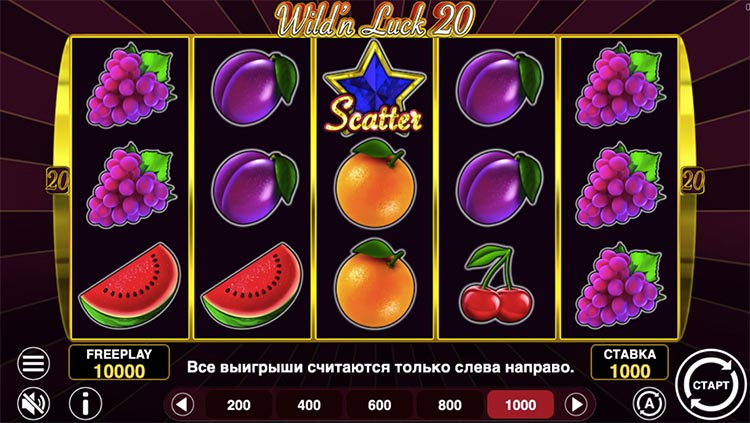Screen dimensions: 750x423
Task: Enable autoplay with the A icon
Action: (x=647, y=403)
